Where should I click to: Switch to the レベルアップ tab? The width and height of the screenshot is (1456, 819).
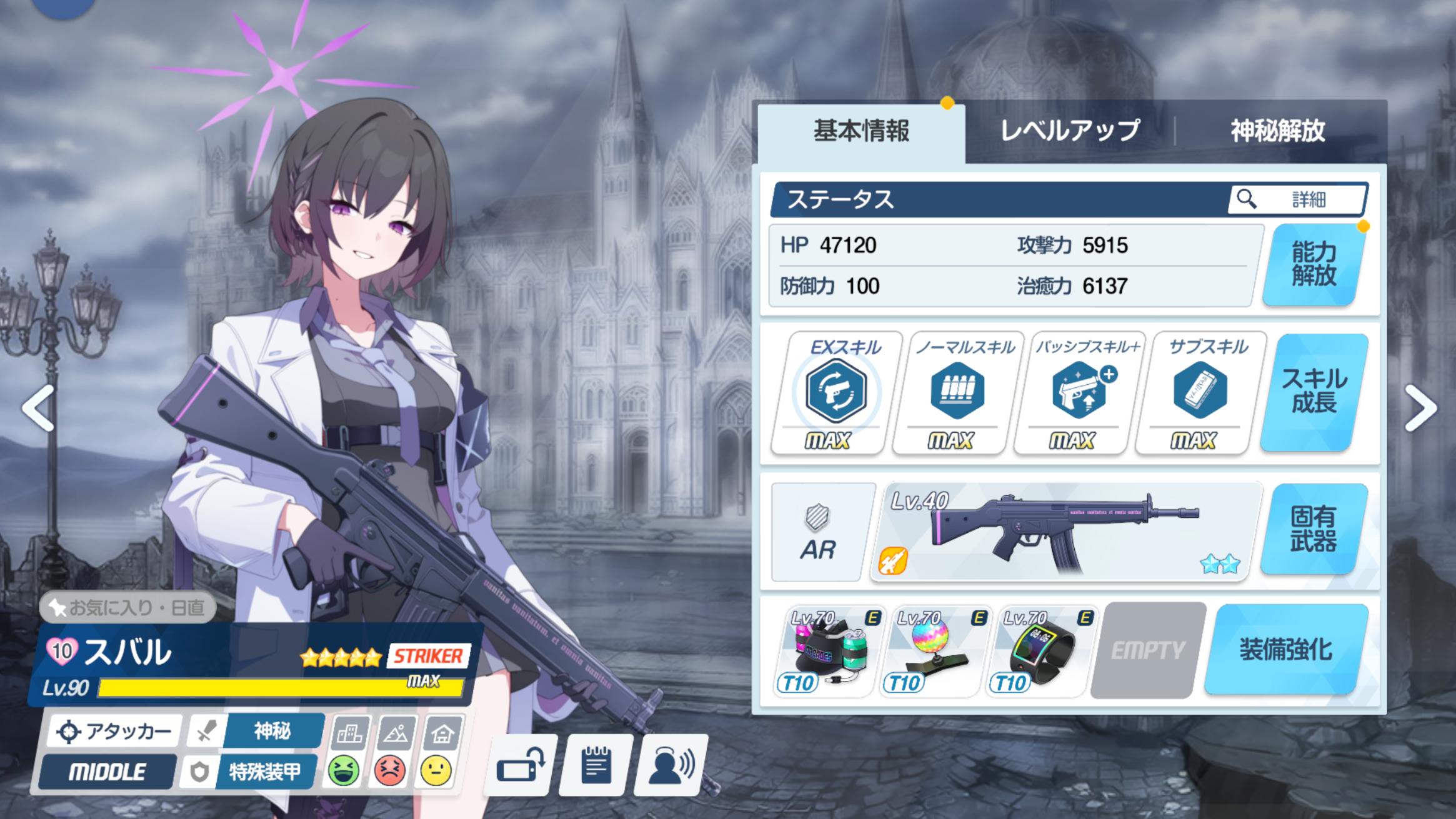click(1069, 131)
